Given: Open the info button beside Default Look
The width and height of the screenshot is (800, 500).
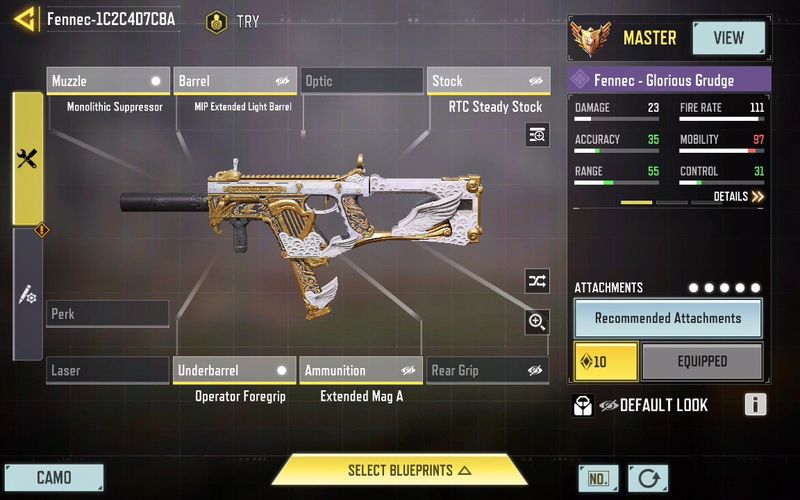Looking at the screenshot, I should click(756, 405).
